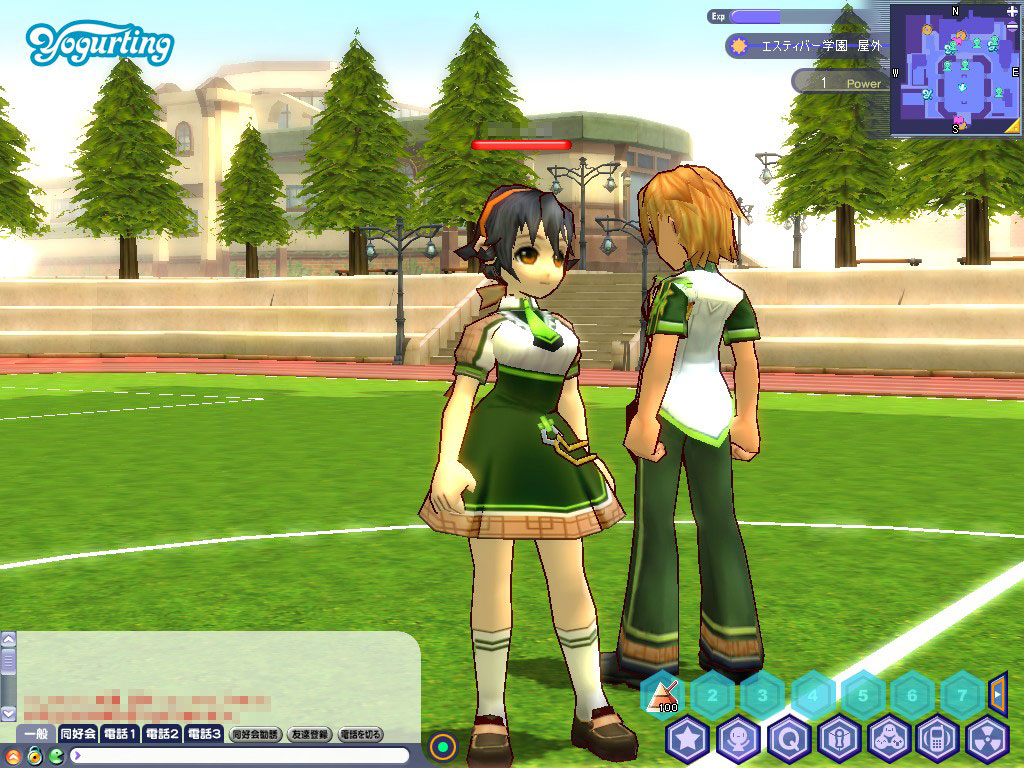Open the three-faces group hexagon menu
Image resolution: width=1024 pixels, height=768 pixels.
click(x=888, y=739)
